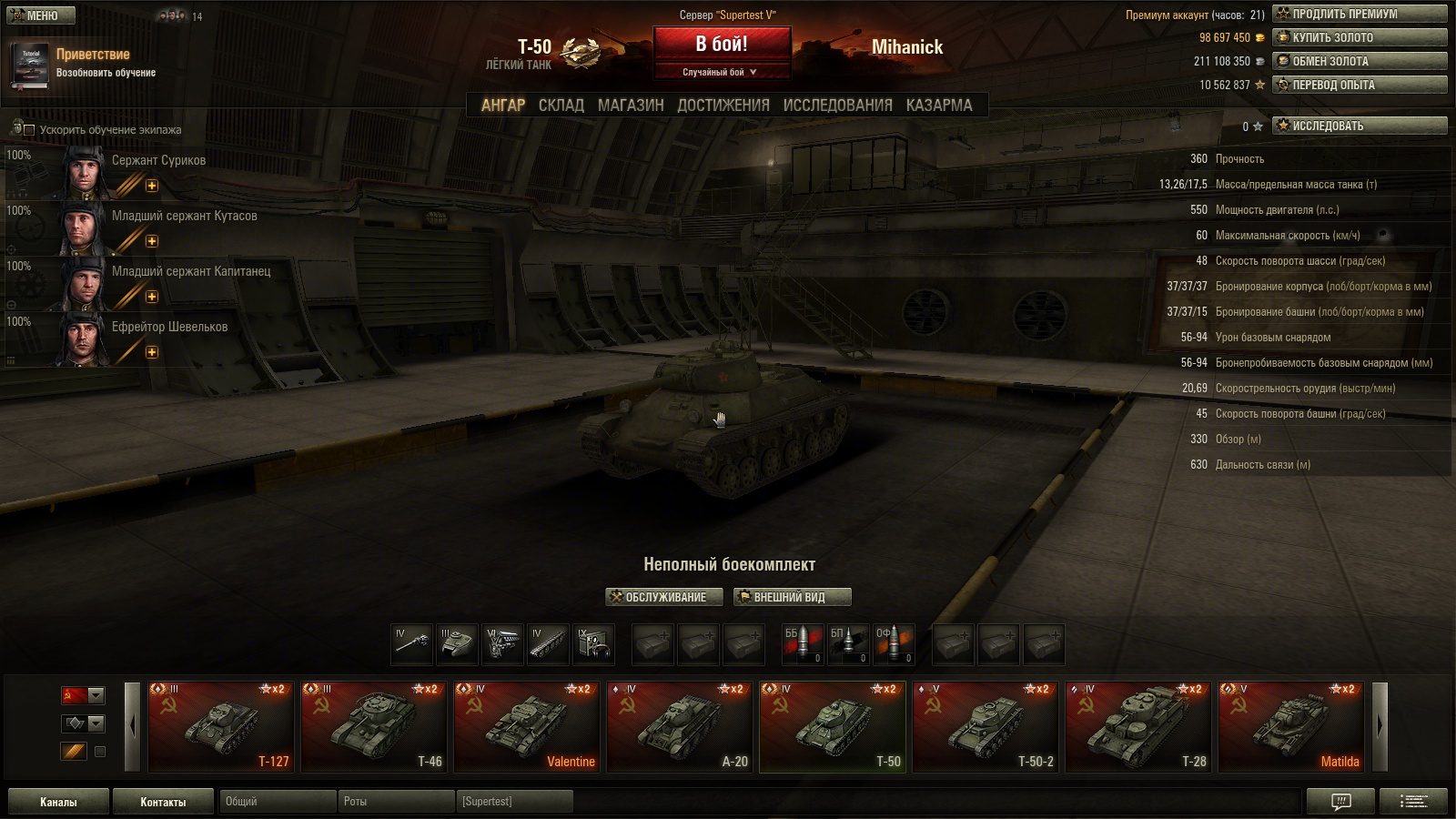Image resolution: width=1456 pixels, height=819 pixels.
Task: Open «ВНЕШНИЙ ВИД» customization
Action: point(792,597)
